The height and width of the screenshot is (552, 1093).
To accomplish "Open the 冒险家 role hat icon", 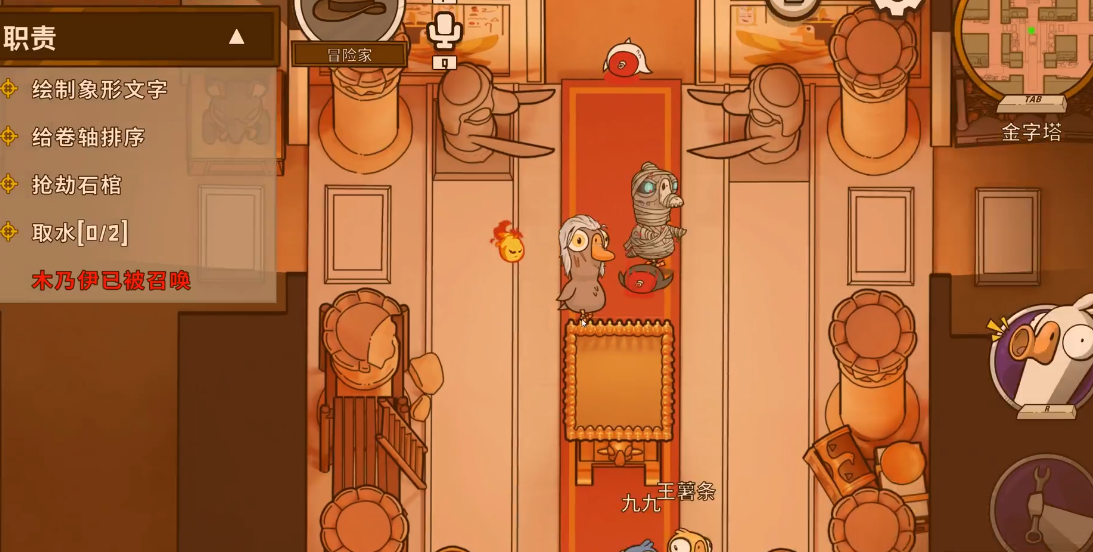I will (x=349, y=15).
